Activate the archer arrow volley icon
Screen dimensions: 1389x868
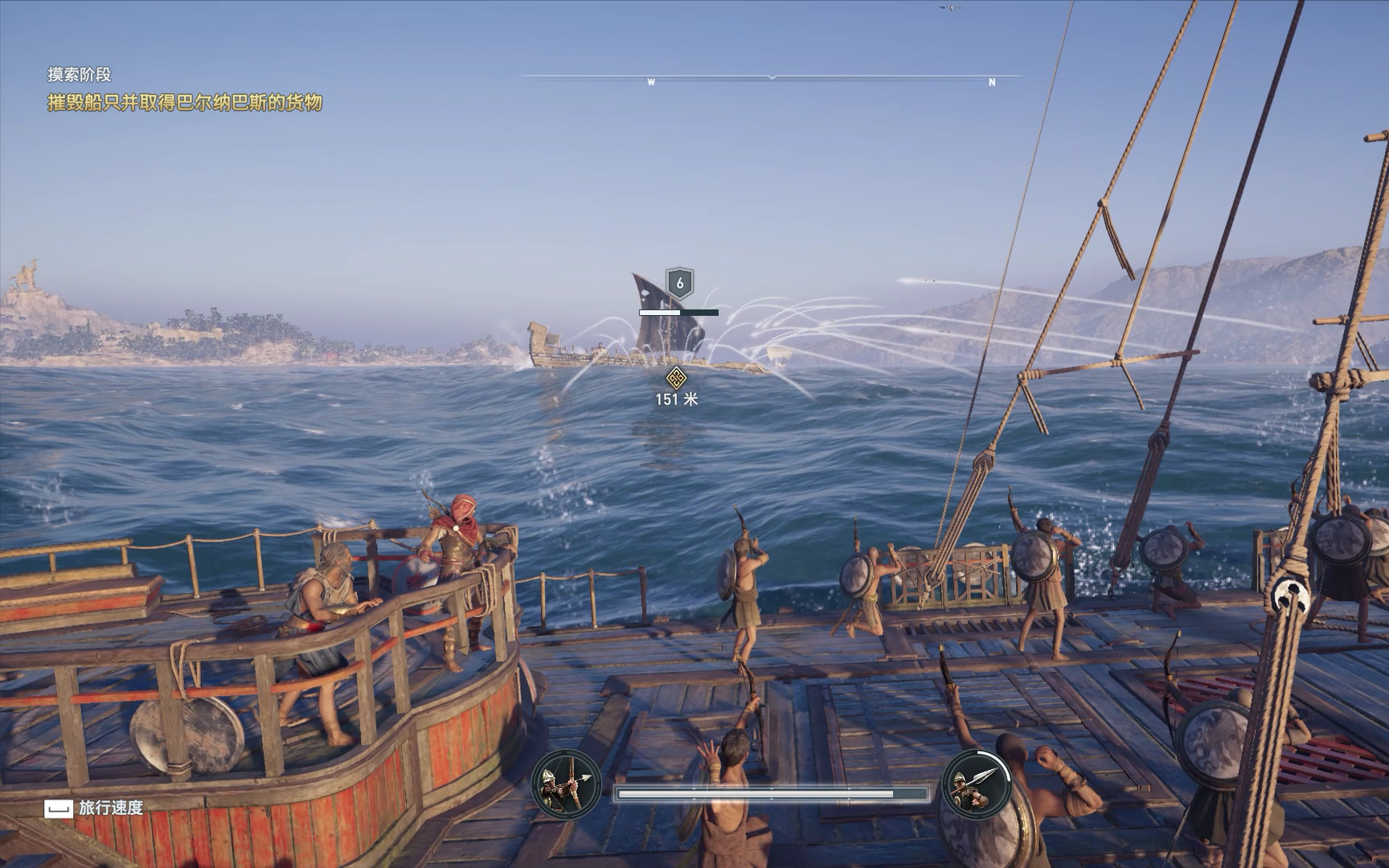click(566, 784)
